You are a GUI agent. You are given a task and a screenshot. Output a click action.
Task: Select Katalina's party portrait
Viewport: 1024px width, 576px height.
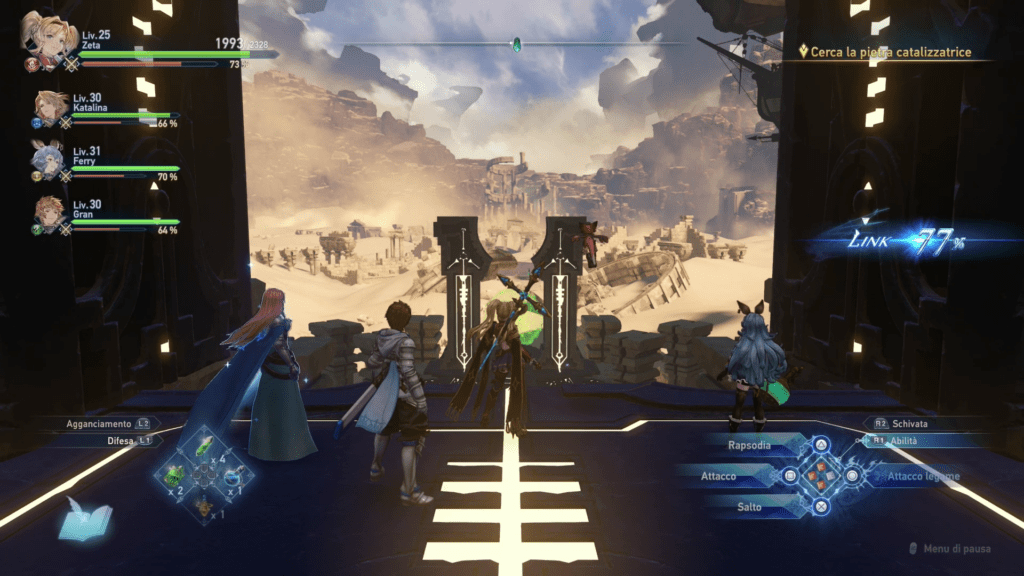coord(50,106)
